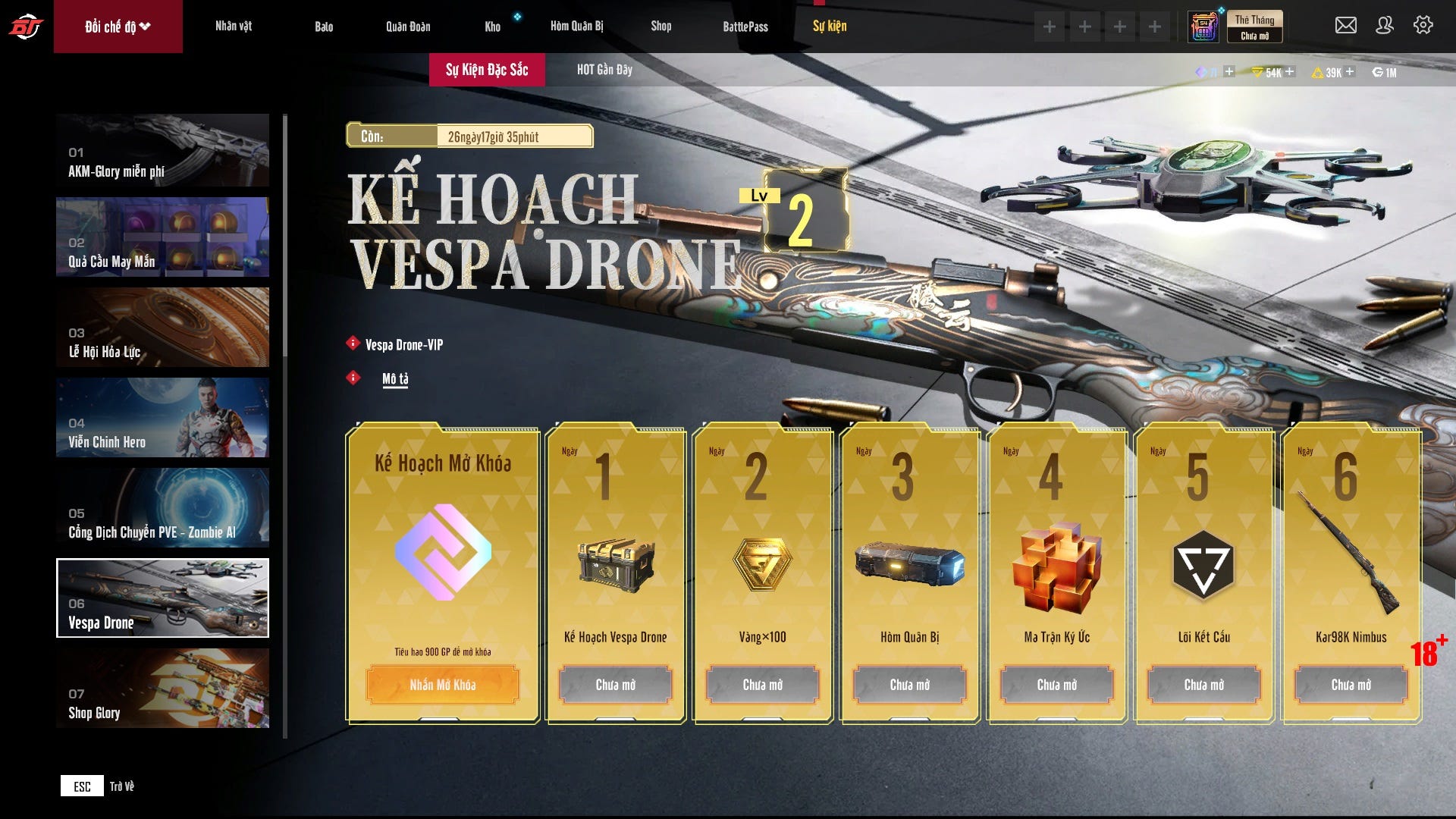The width and height of the screenshot is (1456, 819).
Task: Open the settings gear icon
Action: (1423, 26)
